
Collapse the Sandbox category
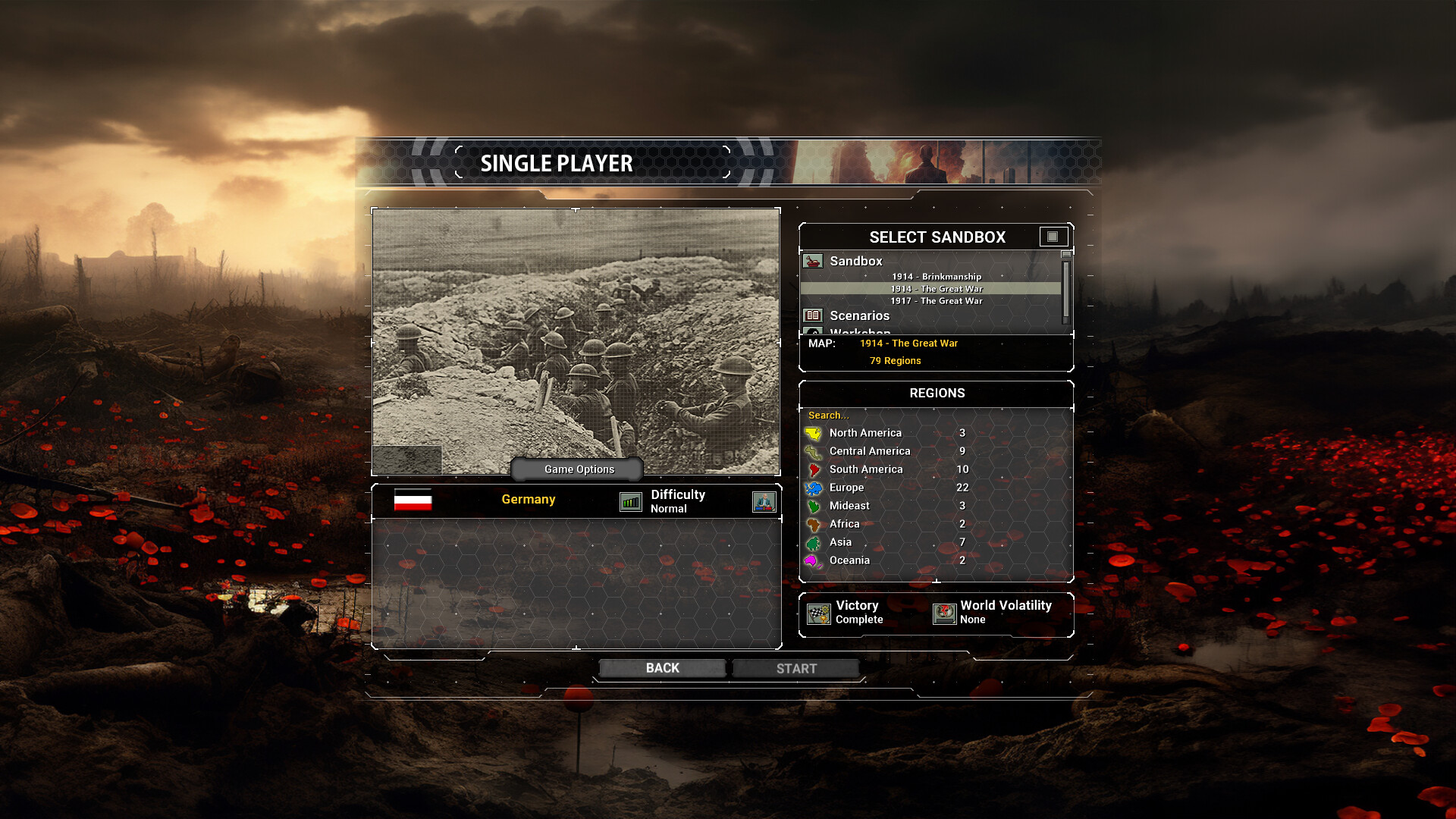[x=855, y=261]
